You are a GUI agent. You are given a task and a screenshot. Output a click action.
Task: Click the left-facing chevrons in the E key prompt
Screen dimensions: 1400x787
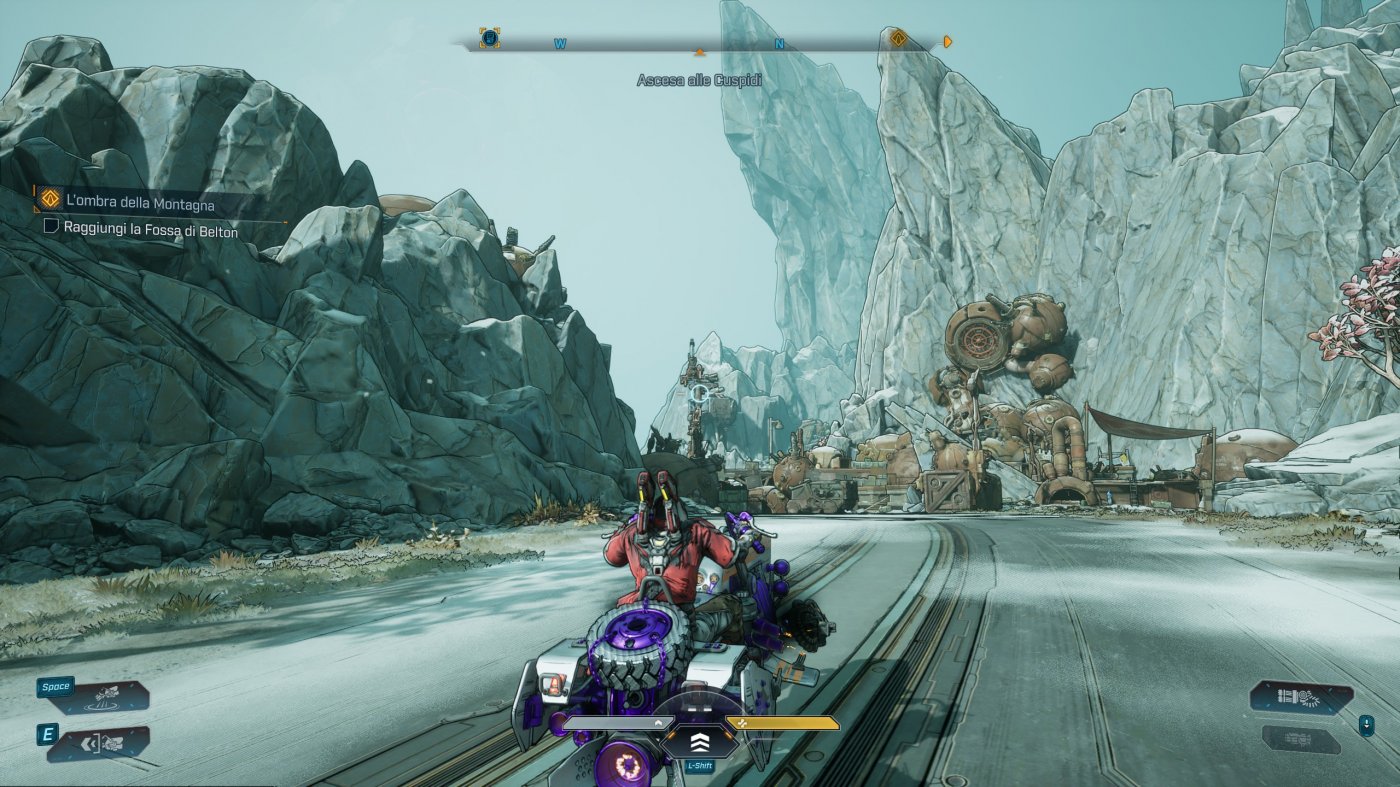pyautogui.click(x=89, y=742)
